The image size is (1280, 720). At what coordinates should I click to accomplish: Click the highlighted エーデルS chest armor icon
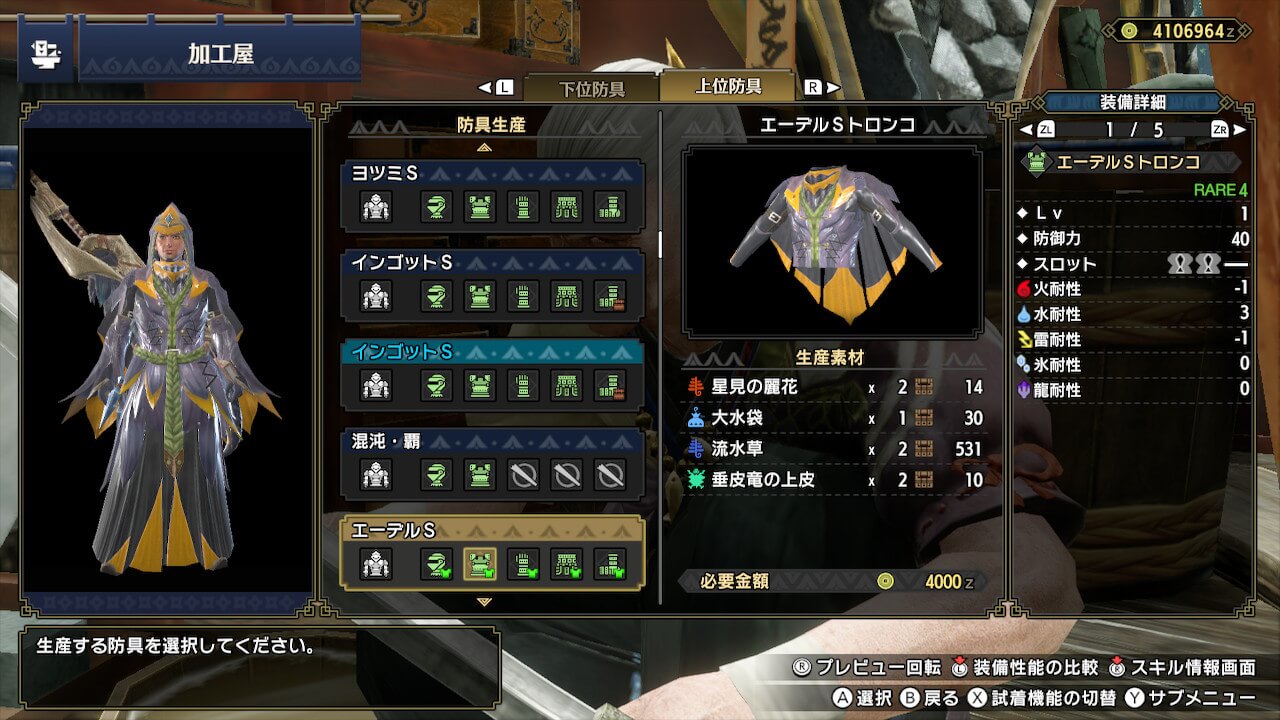(x=480, y=565)
